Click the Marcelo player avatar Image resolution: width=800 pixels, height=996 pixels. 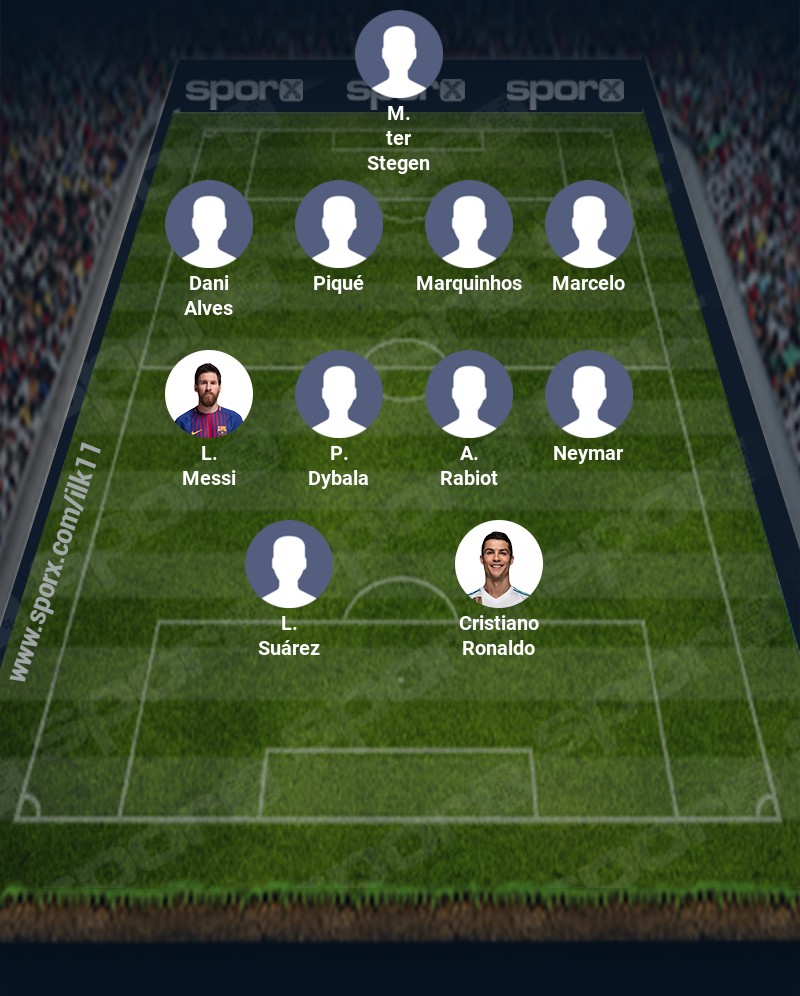point(589,224)
